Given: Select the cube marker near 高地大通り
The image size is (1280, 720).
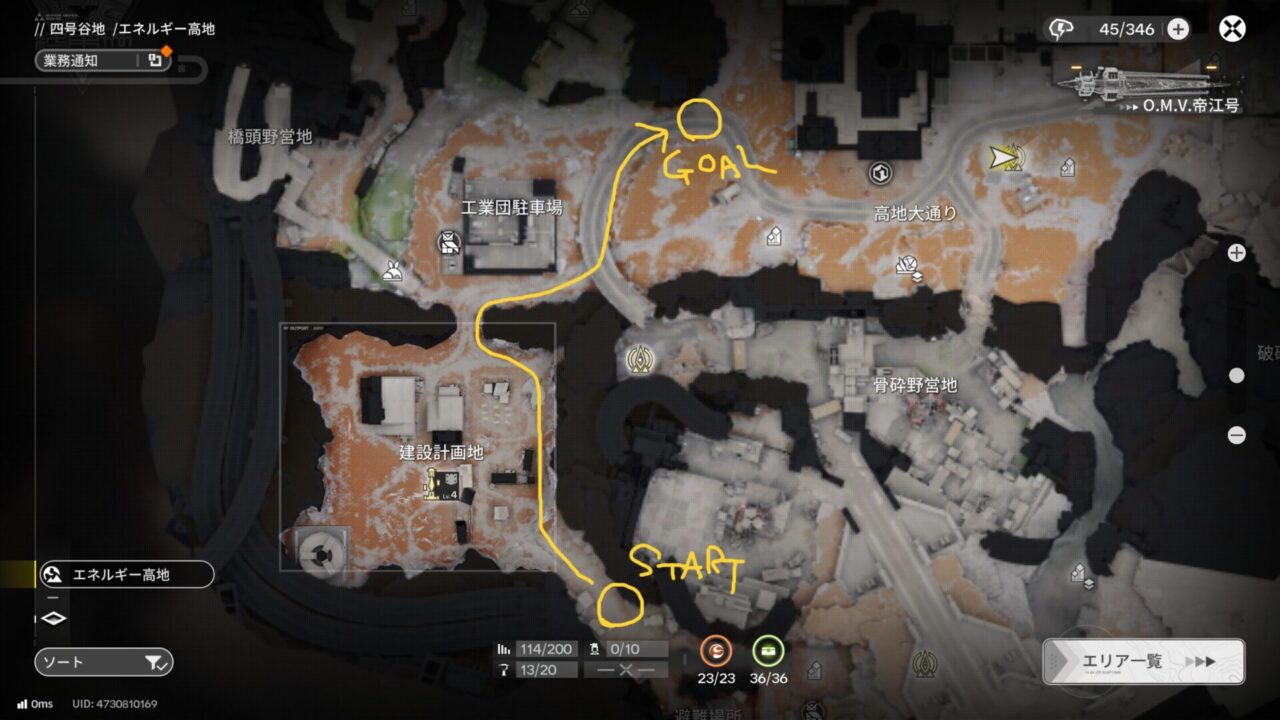Looking at the screenshot, I should (880, 174).
